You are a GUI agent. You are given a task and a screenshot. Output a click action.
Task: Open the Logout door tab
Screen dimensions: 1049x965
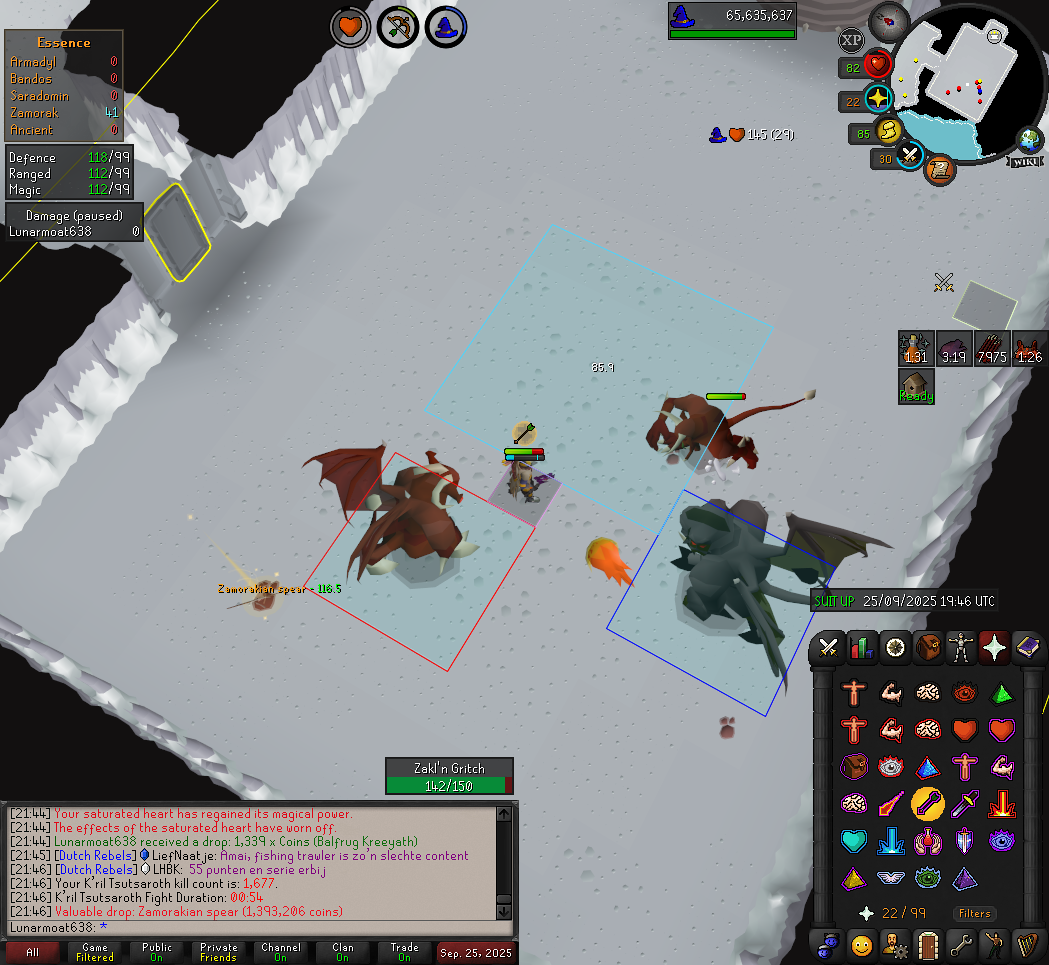click(x=928, y=943)
